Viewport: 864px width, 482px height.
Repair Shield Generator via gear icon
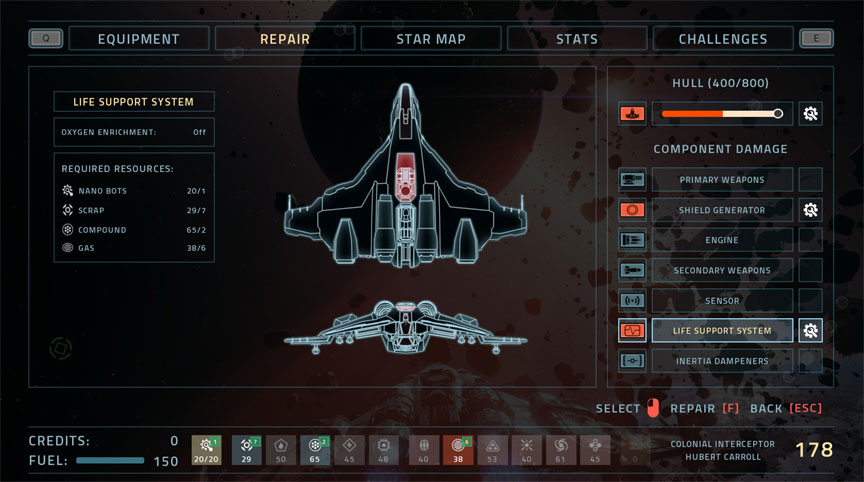(x=810, y=210)
